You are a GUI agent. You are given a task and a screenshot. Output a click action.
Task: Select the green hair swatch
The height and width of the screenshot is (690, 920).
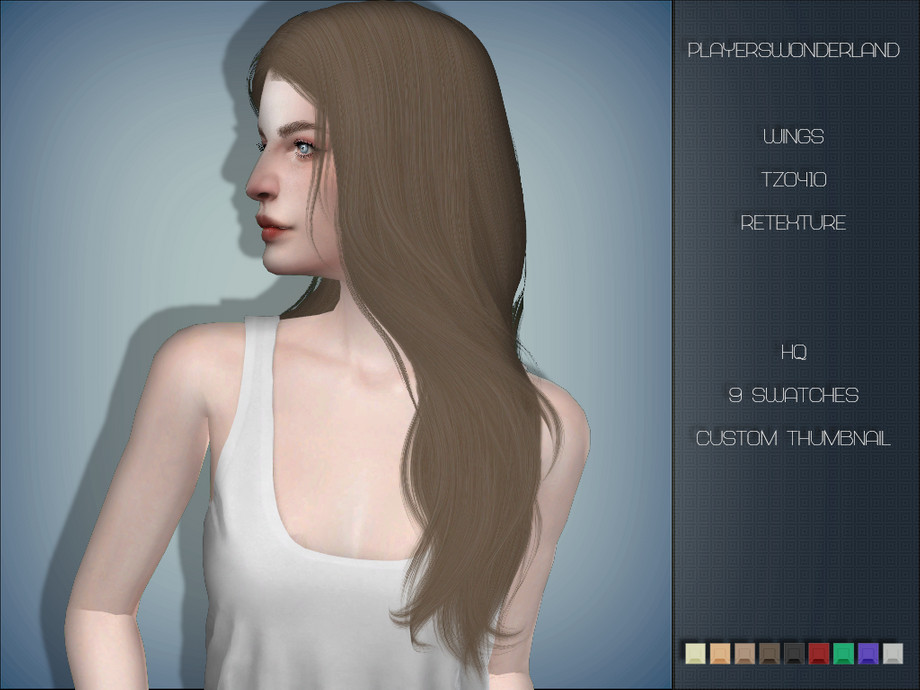843,653
